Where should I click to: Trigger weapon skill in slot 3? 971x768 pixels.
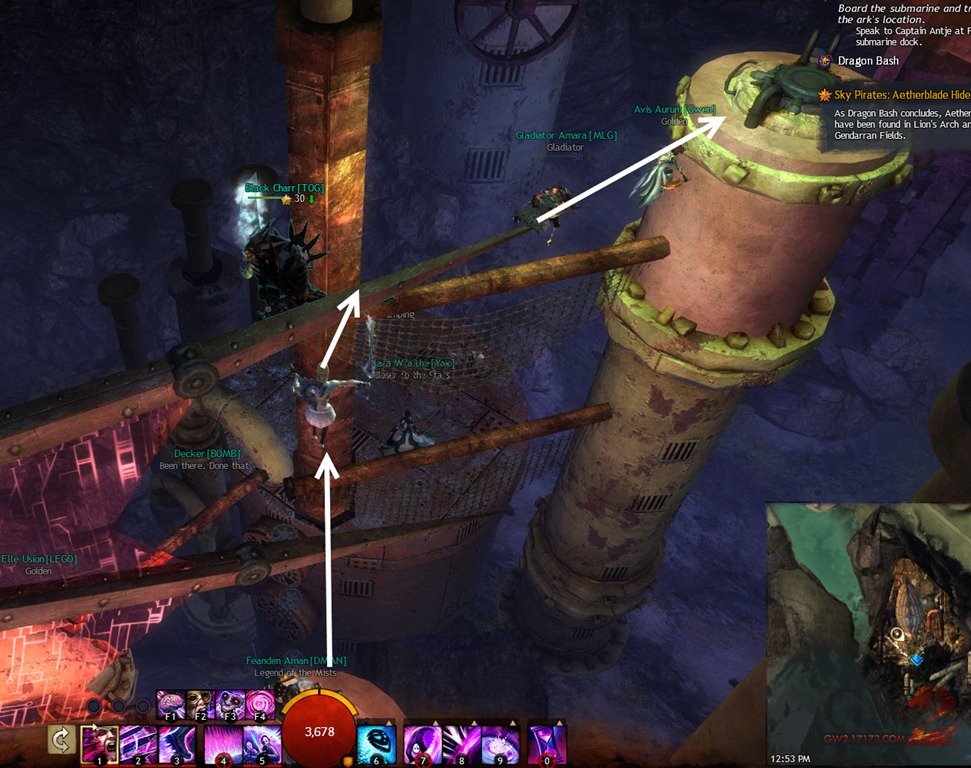tap(177, 745)
